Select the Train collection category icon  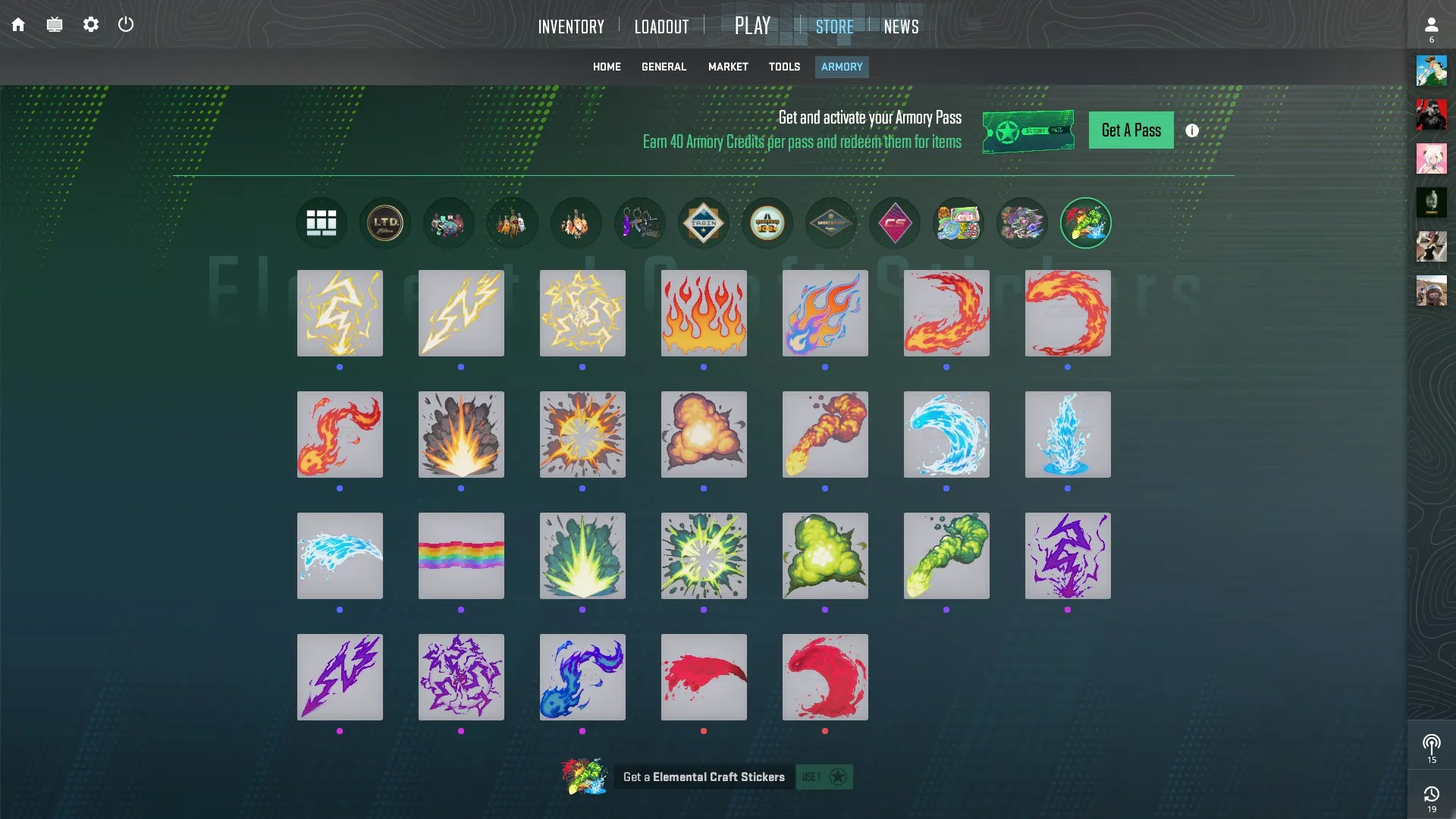point(703,223)
